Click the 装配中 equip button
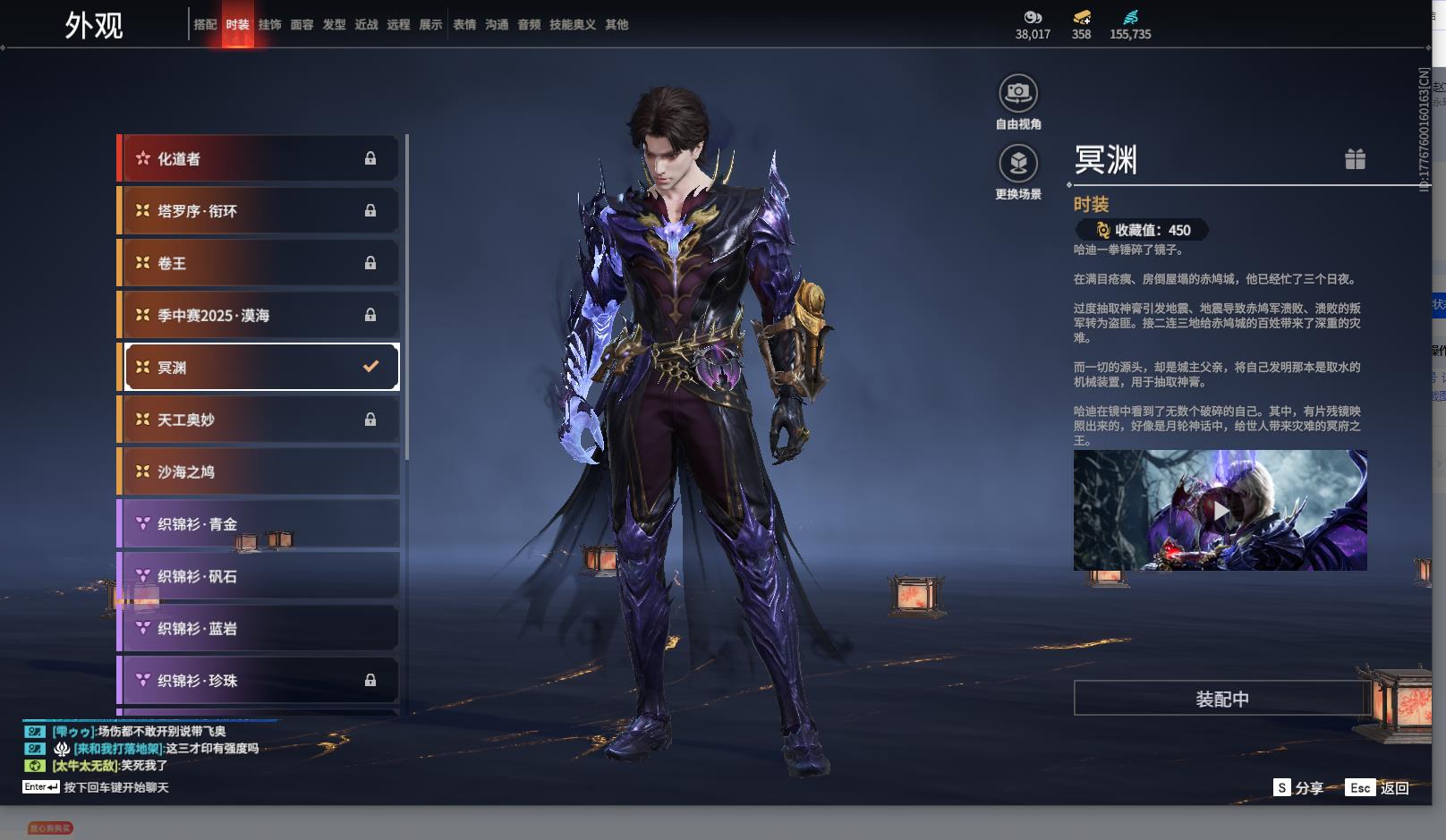The height and width of the screenshot is (840, 1446). pyautogui.click(x=1221, y=699)
